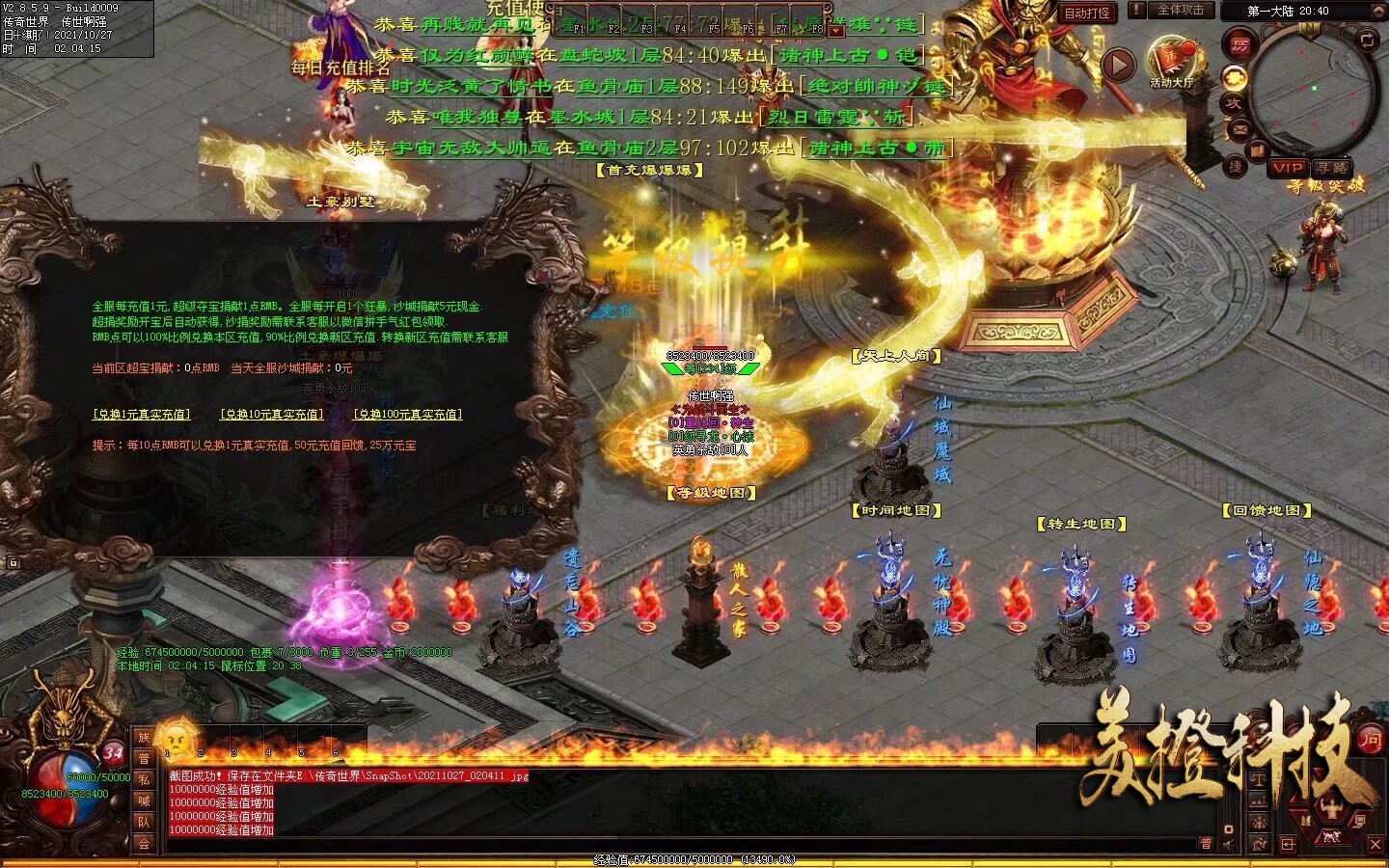
Task: Activate the 寻路 pathfinding button
Action: click(x=1331, y=168)
